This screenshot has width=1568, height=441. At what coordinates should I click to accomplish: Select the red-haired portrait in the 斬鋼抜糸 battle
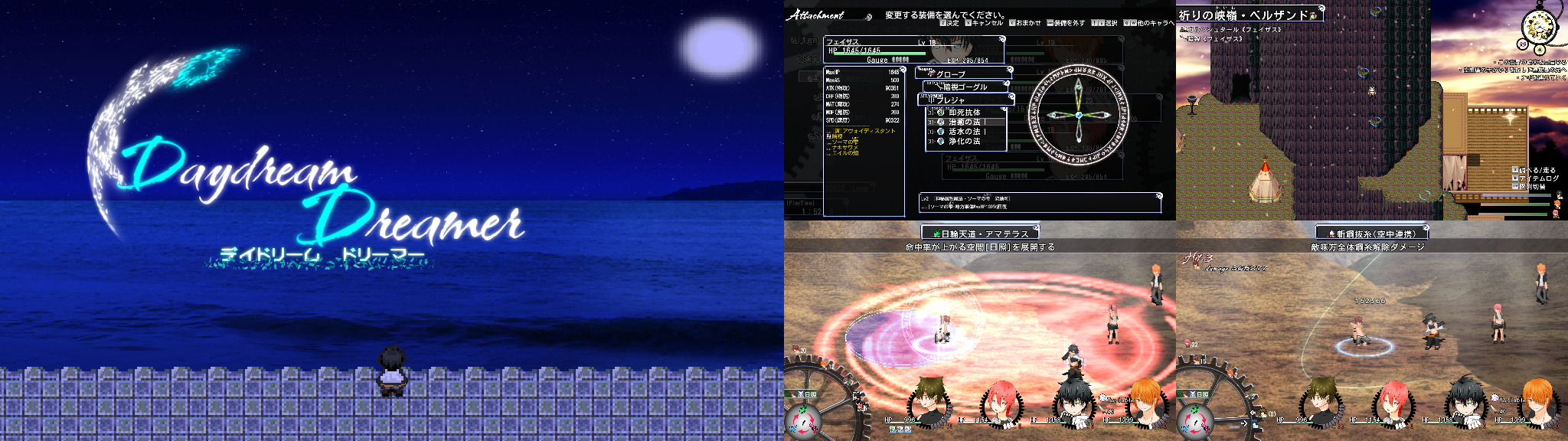coord(1392,403)
